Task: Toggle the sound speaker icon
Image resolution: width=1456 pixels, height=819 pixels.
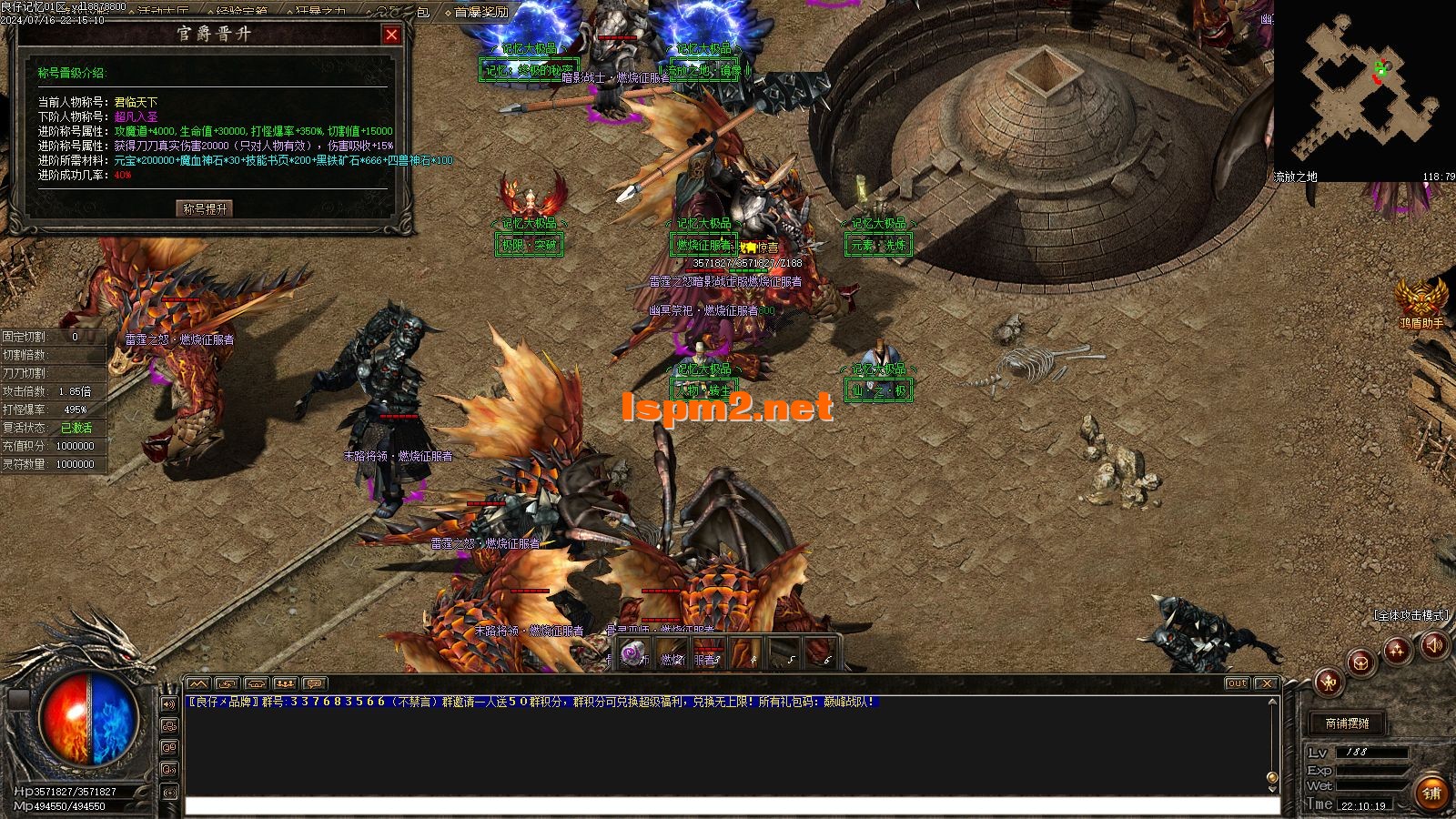Action: [x=1434, y=645]
